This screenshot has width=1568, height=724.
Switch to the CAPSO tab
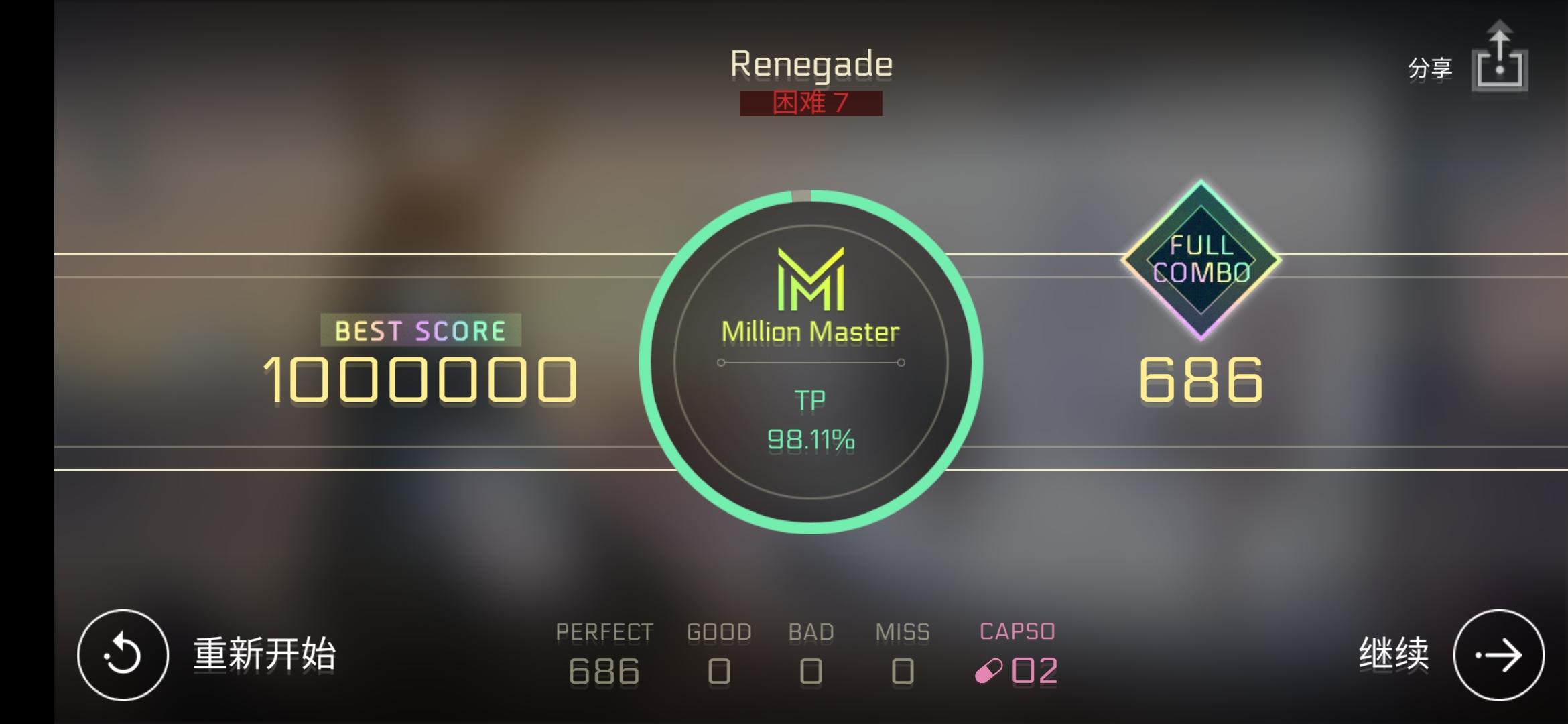pos(1016,630)
